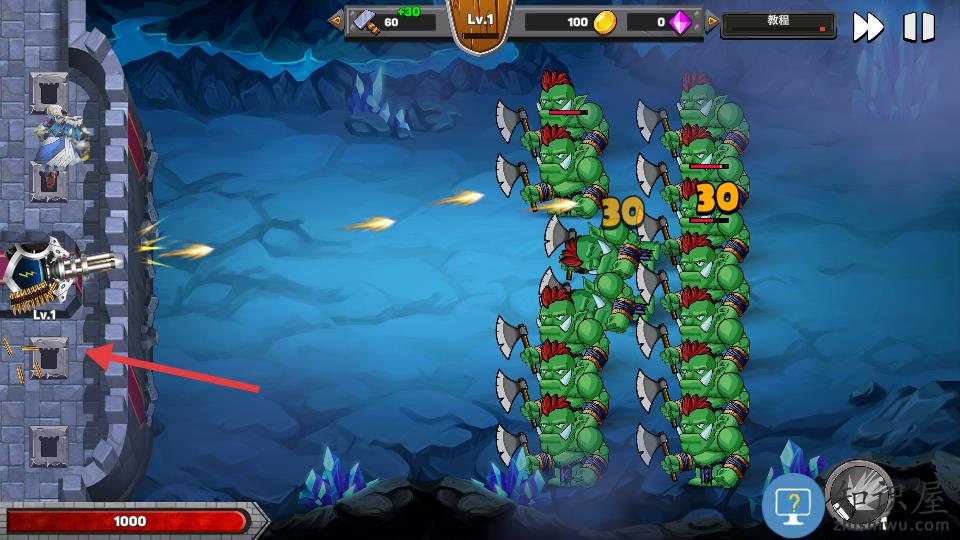Tap the pink gem currency icon

click(681, 22)
